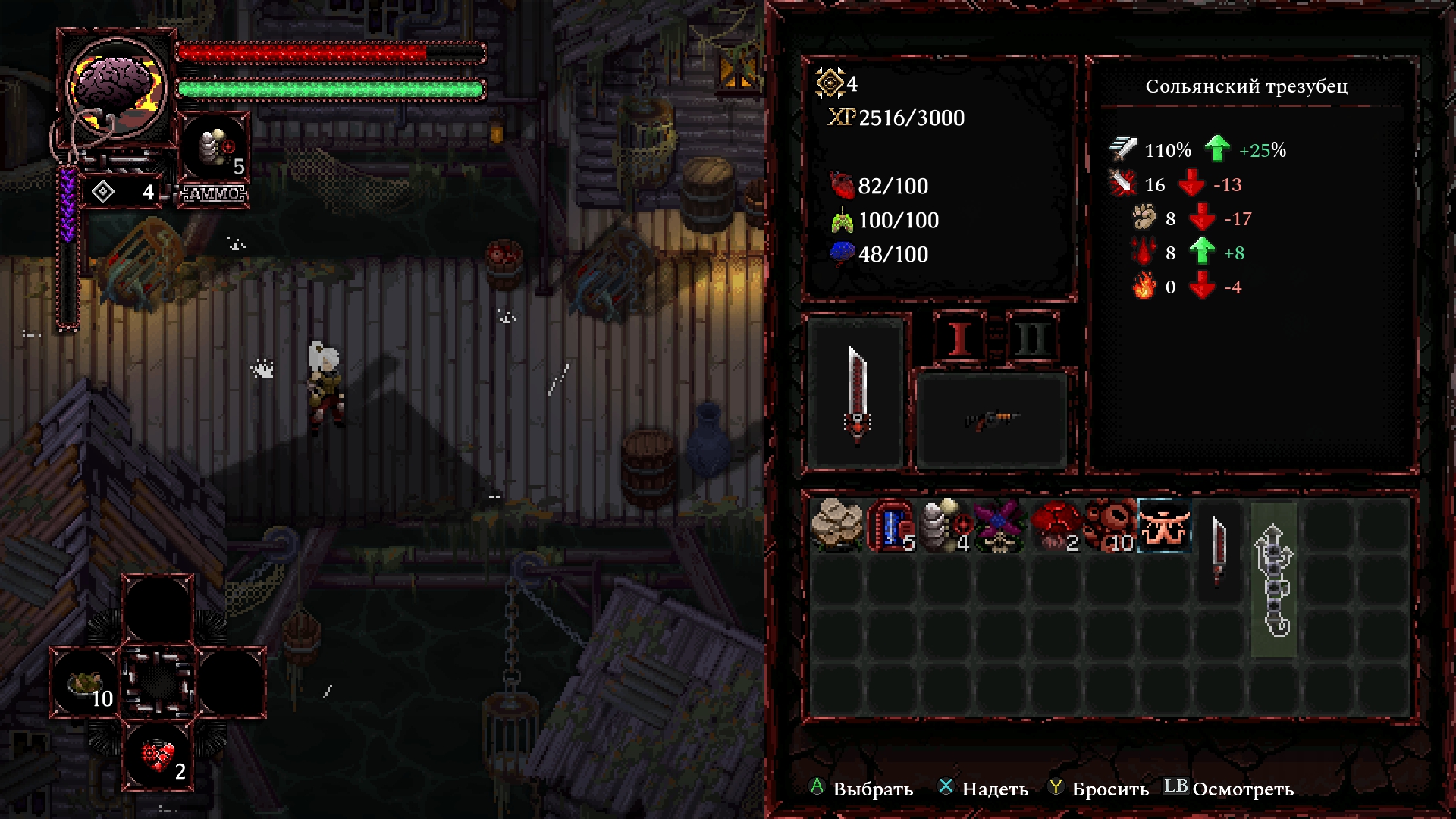Viewport: 1456px width, 819px height.
Task: Select the red blade in inventory grid
Action: click(1219, 552)
